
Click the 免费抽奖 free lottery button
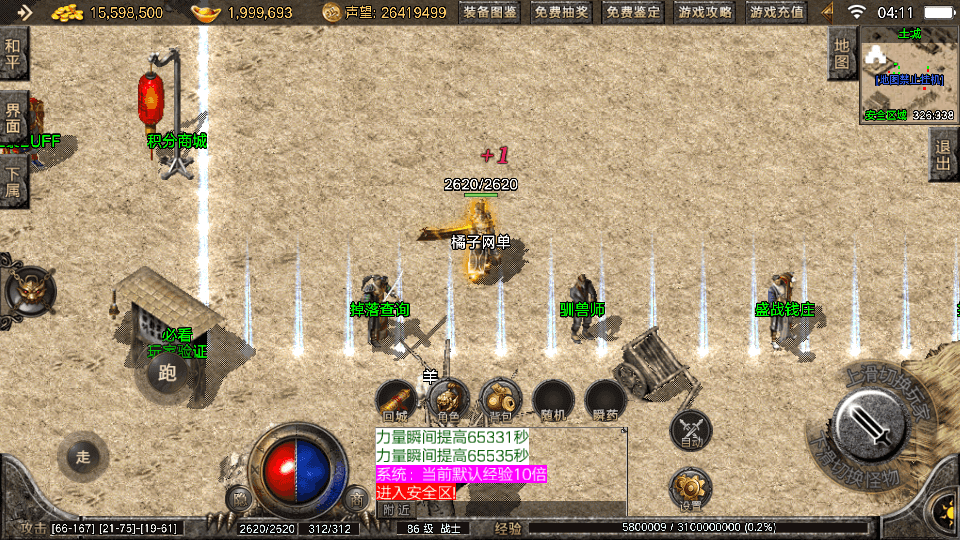[x=561, y=13]
